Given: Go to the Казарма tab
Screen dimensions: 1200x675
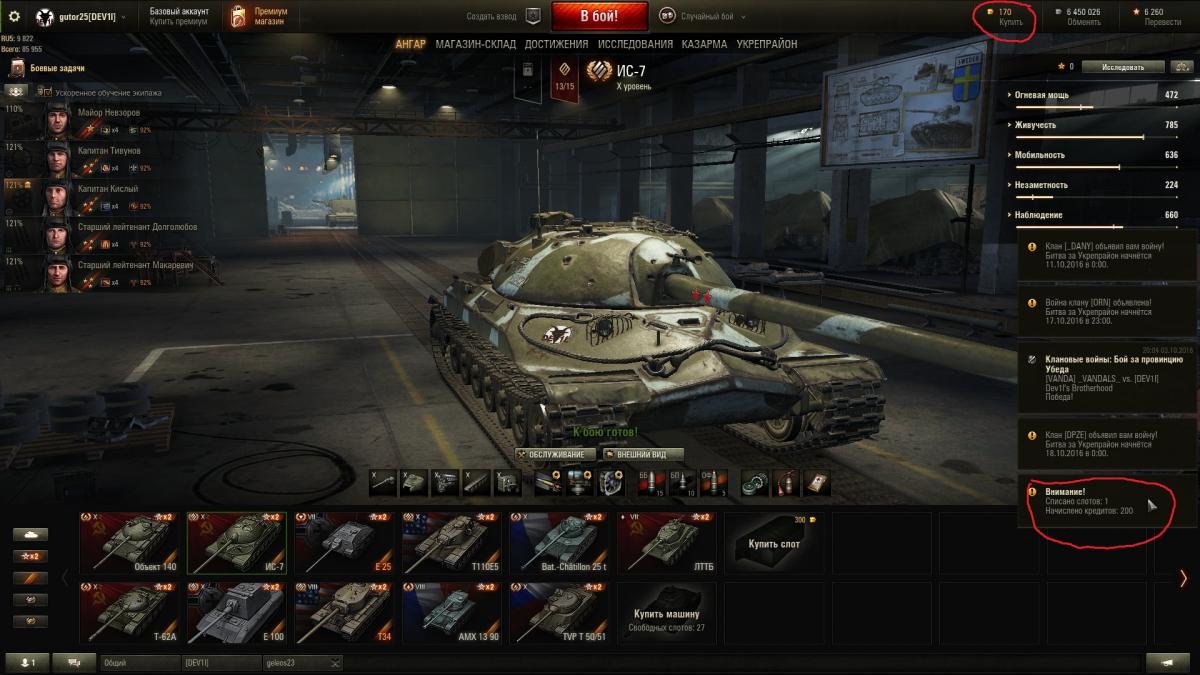Looking at the screenshot, I should pos(704,44).
